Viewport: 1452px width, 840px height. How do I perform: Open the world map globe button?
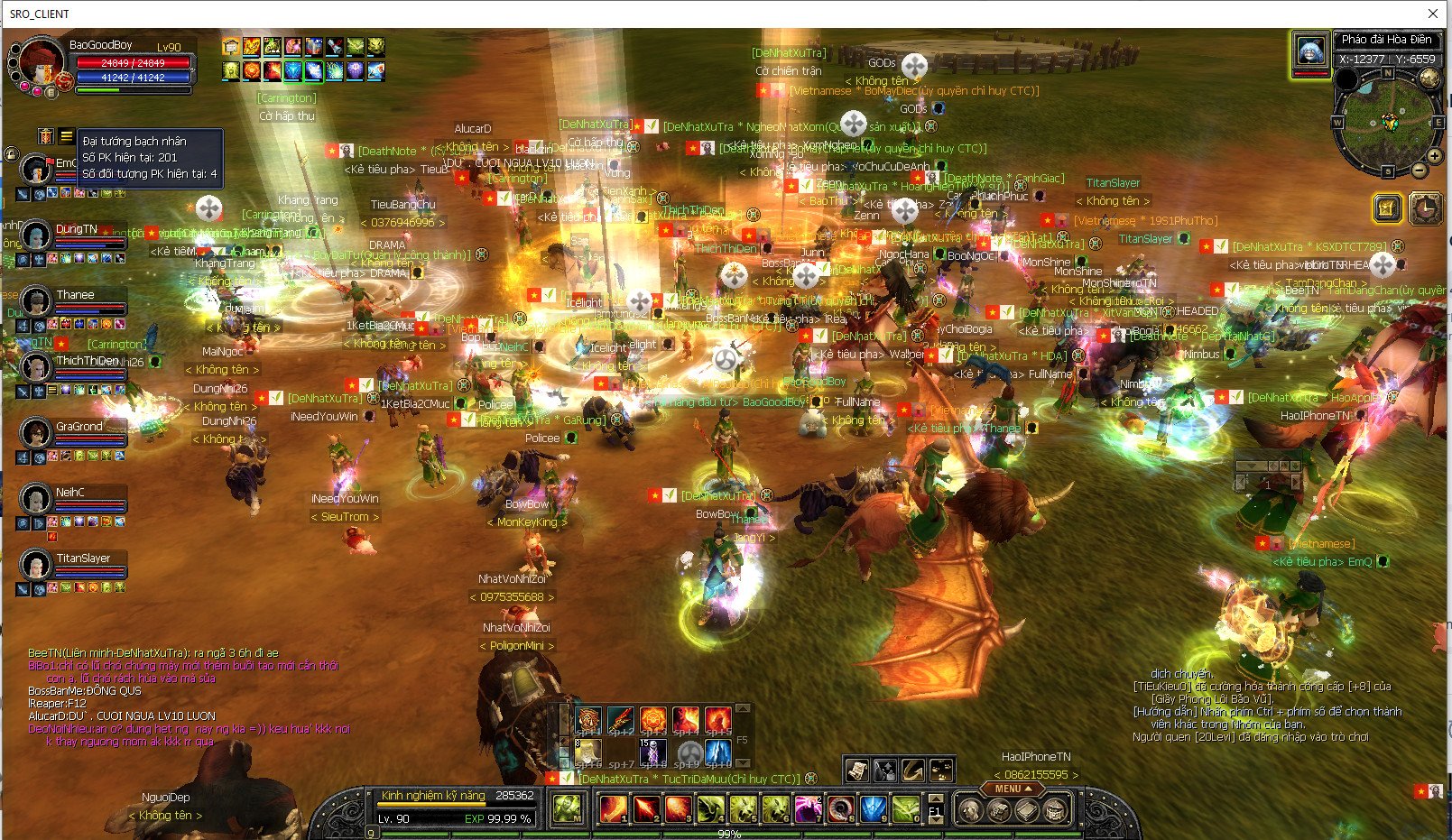[1429, 78]
